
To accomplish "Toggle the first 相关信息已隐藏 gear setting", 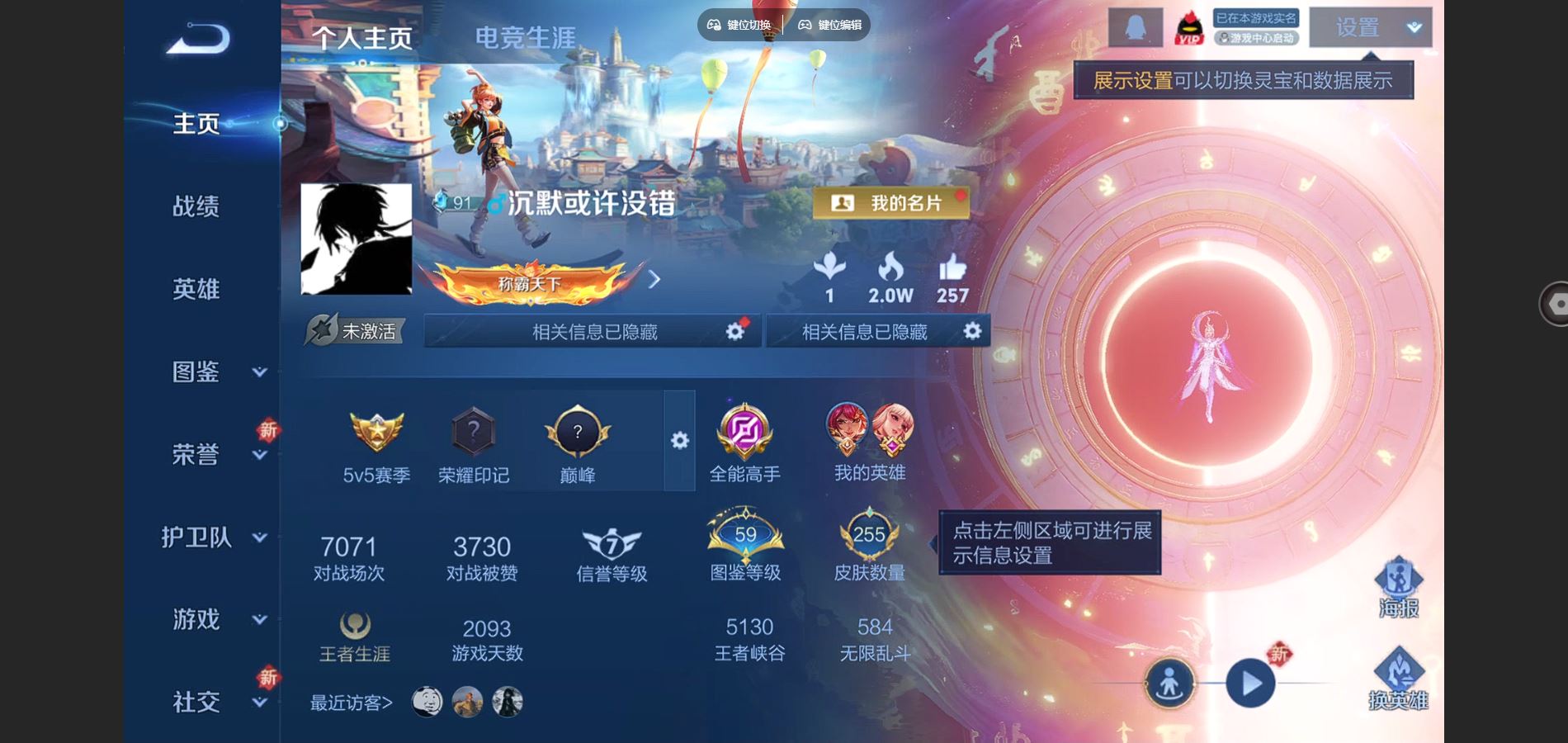I will [733, 331].
